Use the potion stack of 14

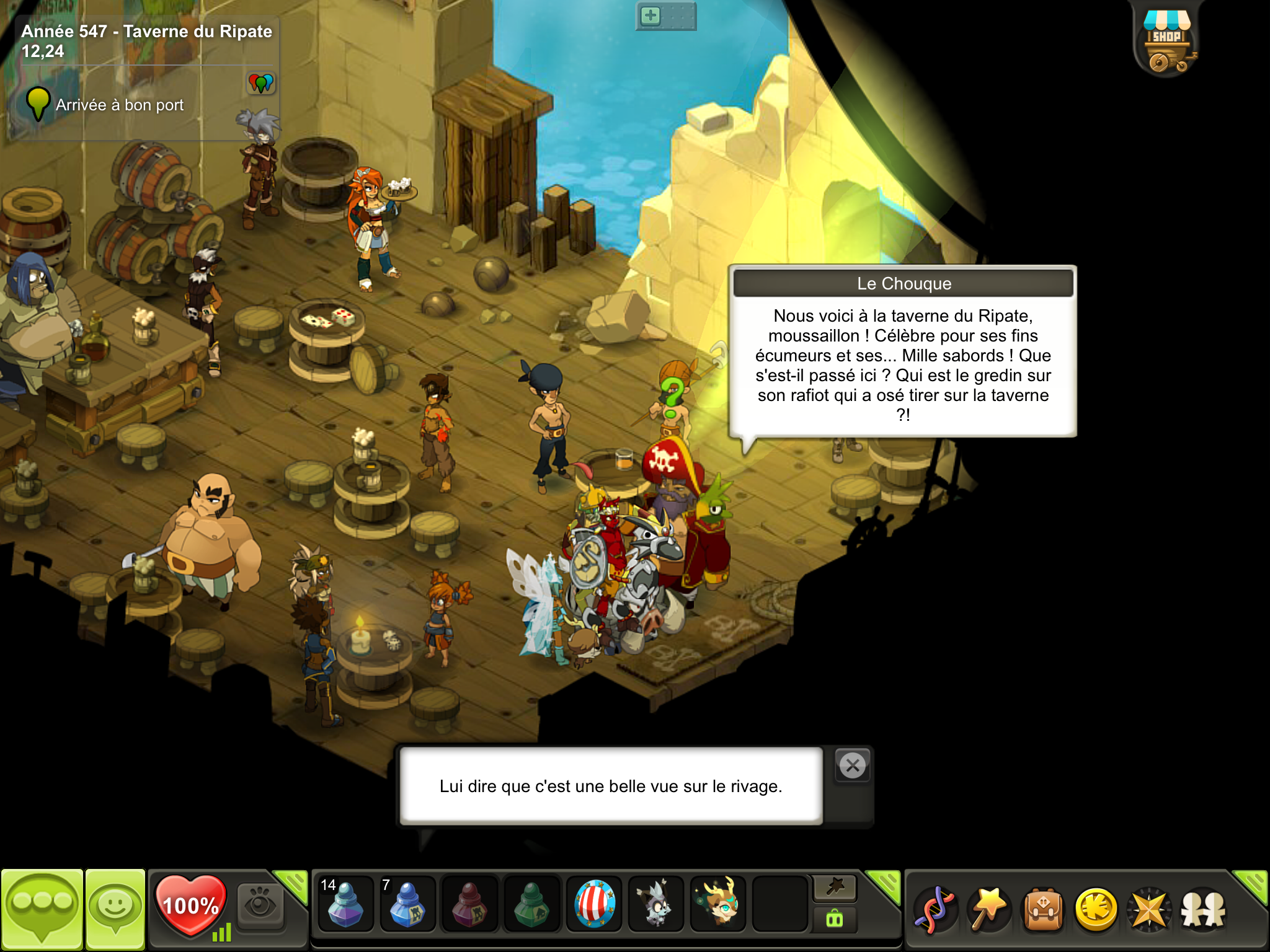[x=345, y=904]
